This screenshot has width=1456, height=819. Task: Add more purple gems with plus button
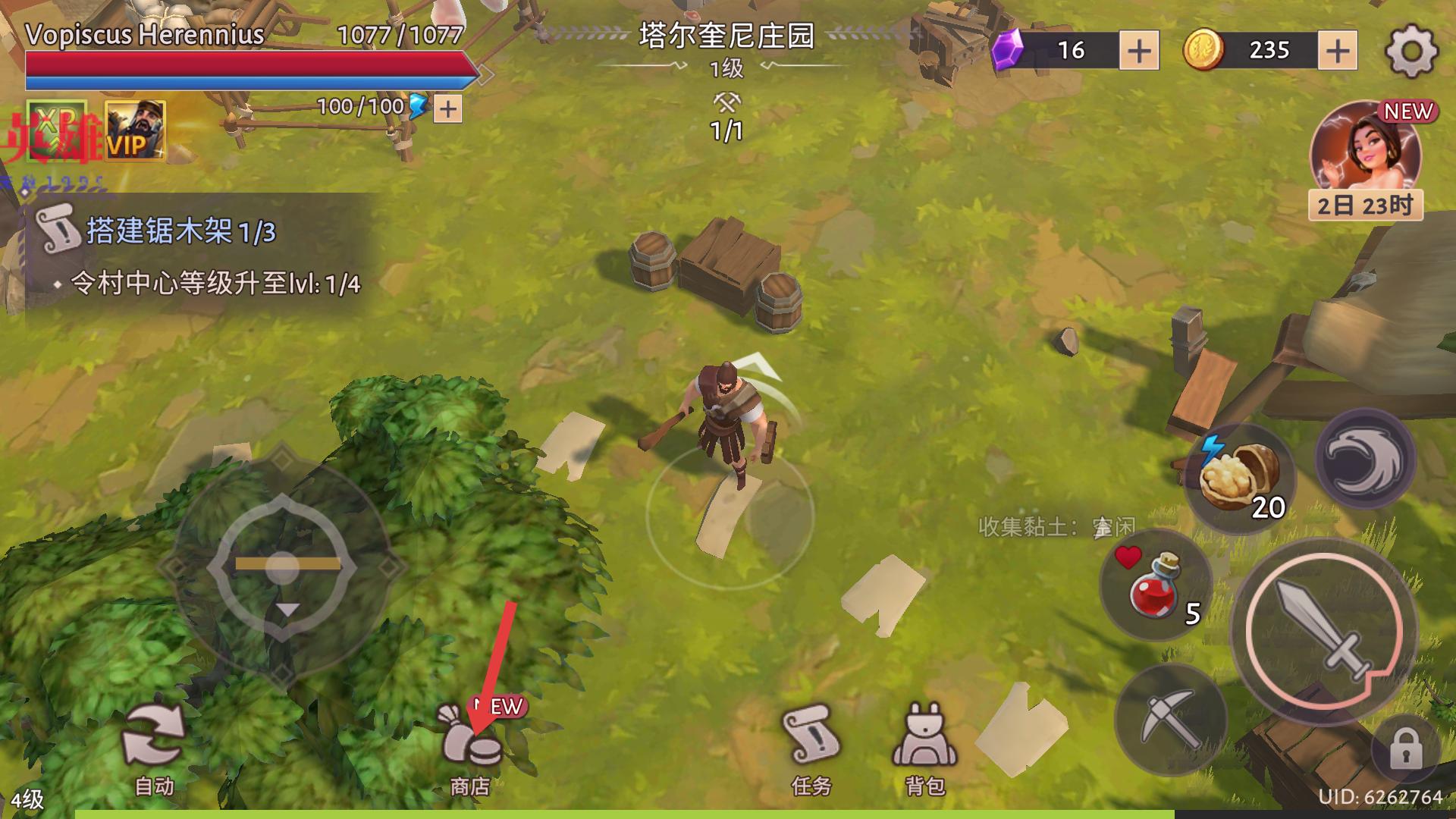click(1139, 51)
